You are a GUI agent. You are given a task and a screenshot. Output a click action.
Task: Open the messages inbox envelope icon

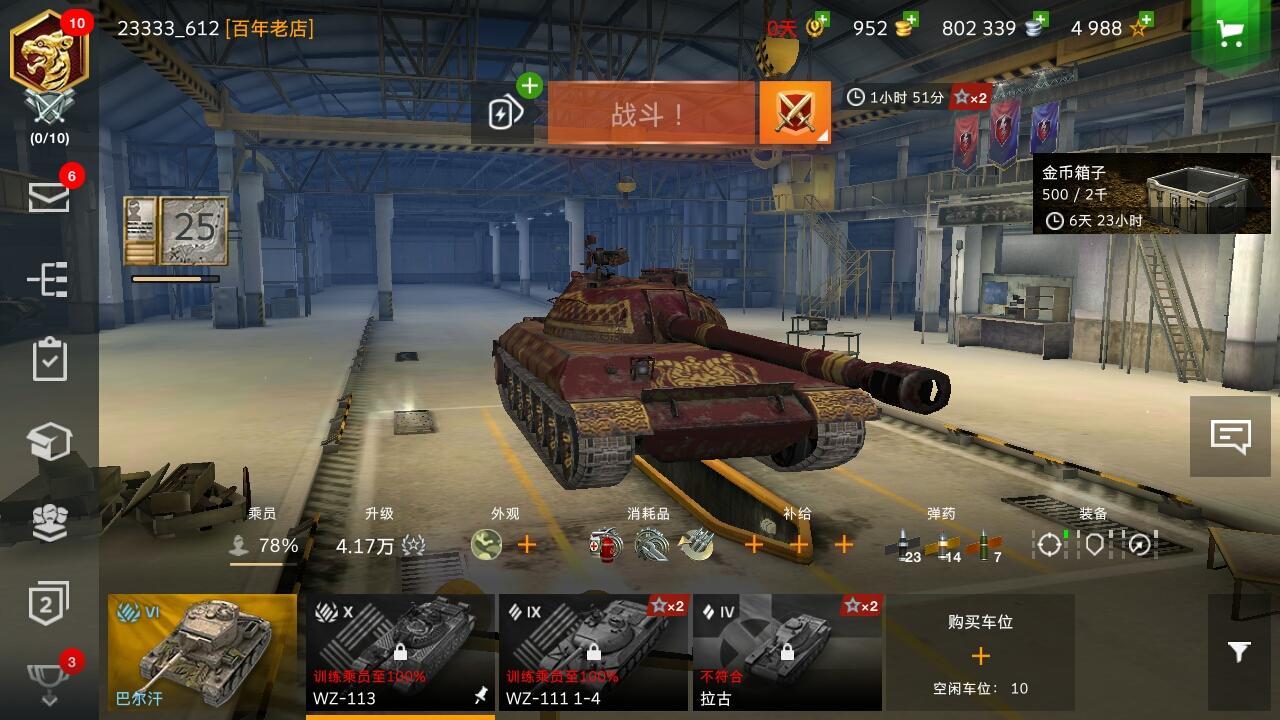[49, 198]
